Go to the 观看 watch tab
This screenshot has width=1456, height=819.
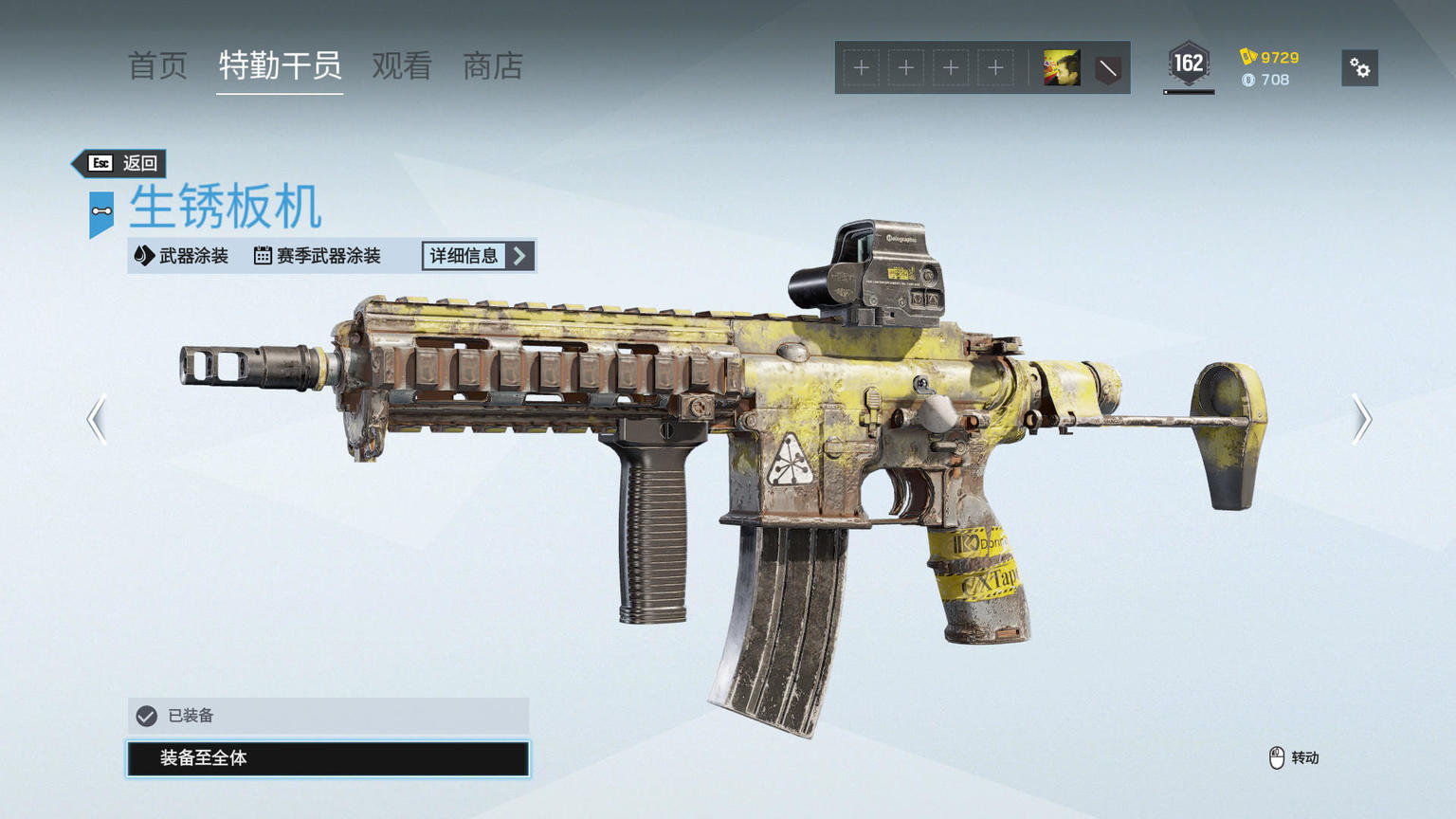click(x=402, y=66)
